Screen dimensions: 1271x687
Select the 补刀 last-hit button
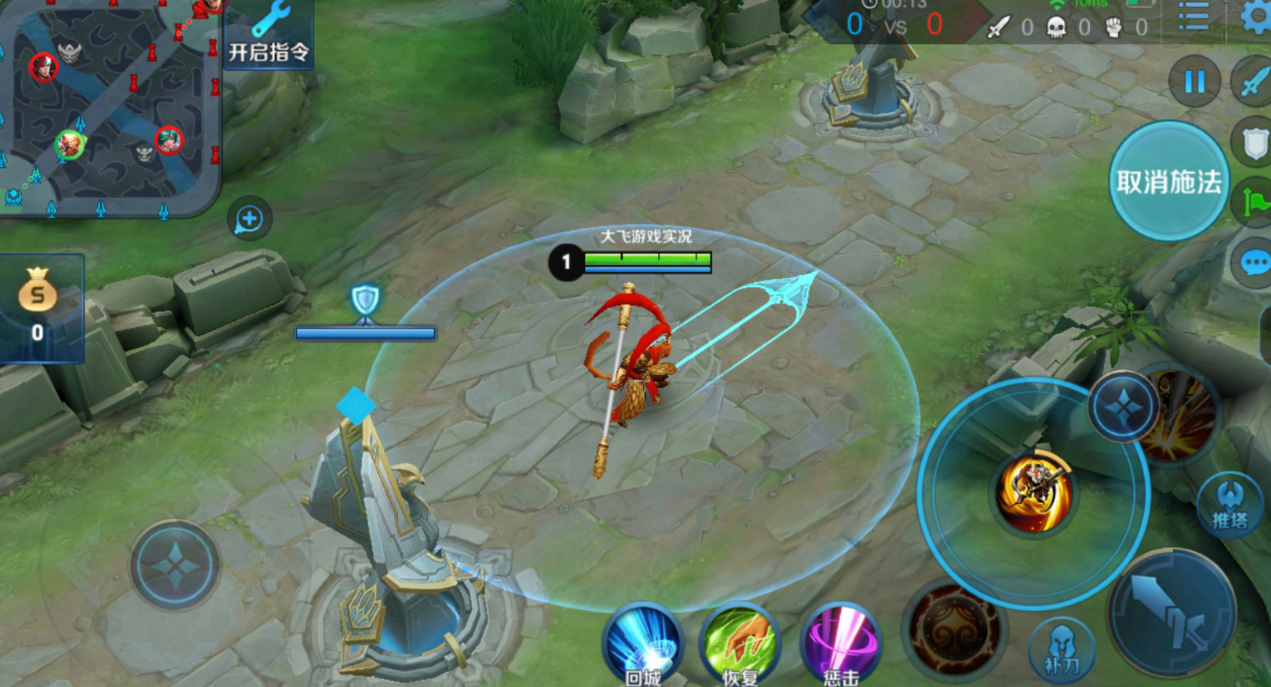coord(1062,650)
